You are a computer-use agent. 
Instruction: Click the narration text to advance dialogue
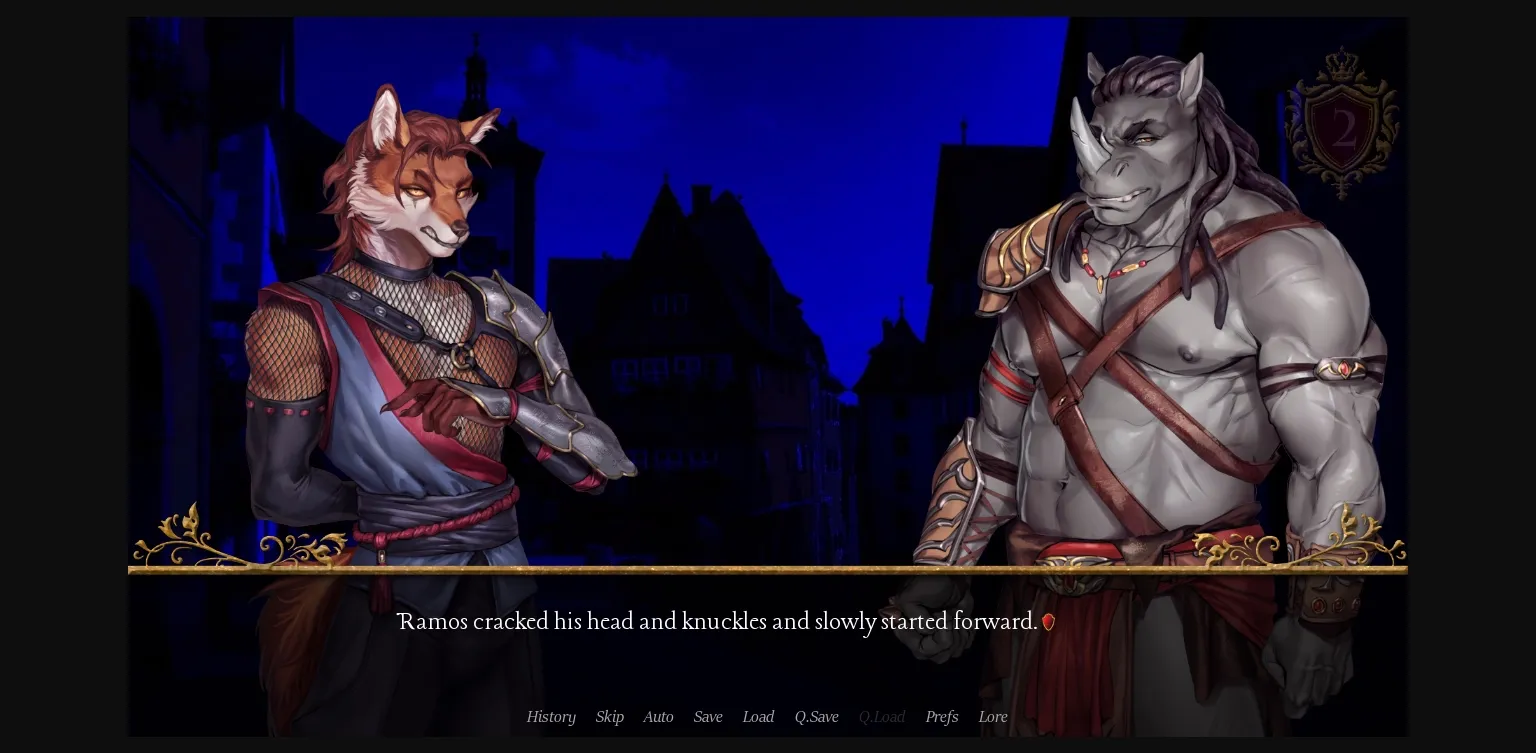click(717, 622)
